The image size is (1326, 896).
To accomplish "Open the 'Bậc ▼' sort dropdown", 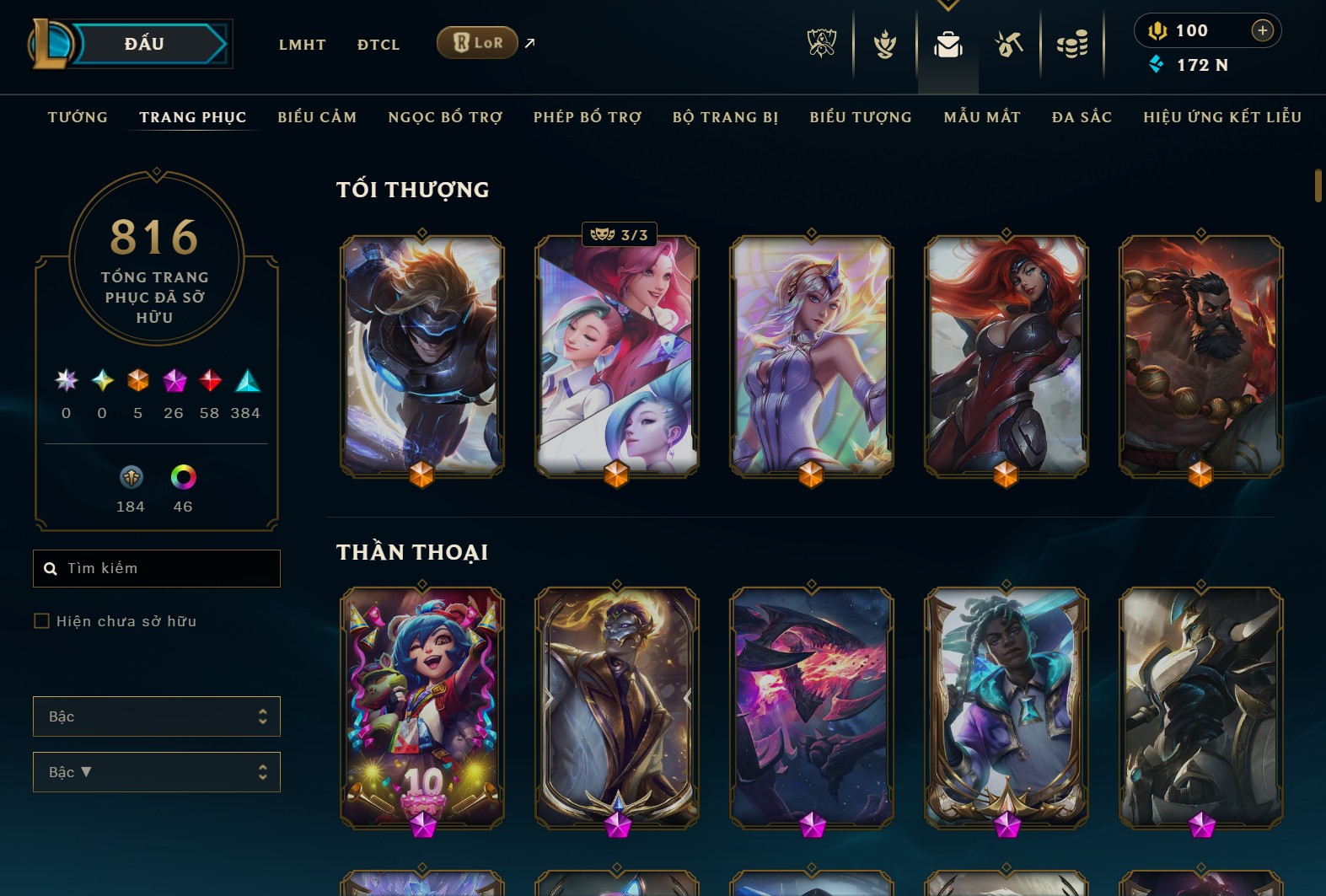I will coord(156,771).
